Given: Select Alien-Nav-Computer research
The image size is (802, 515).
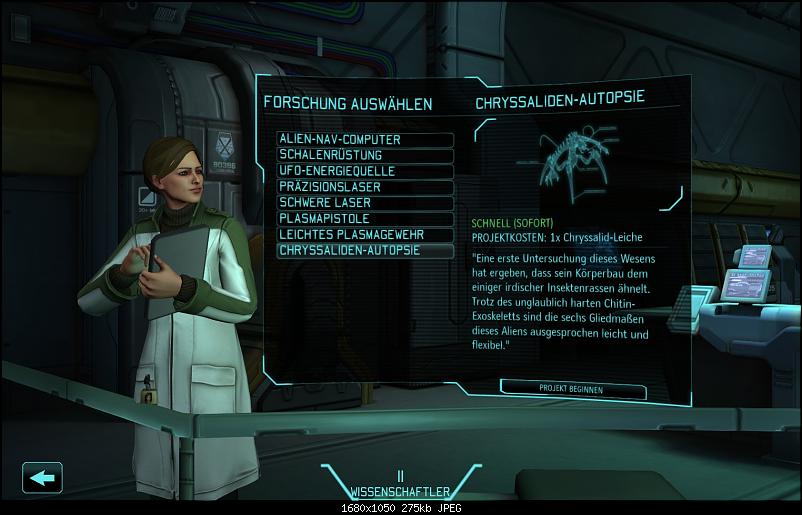Looking at the screenshot, I should point(365,140).
